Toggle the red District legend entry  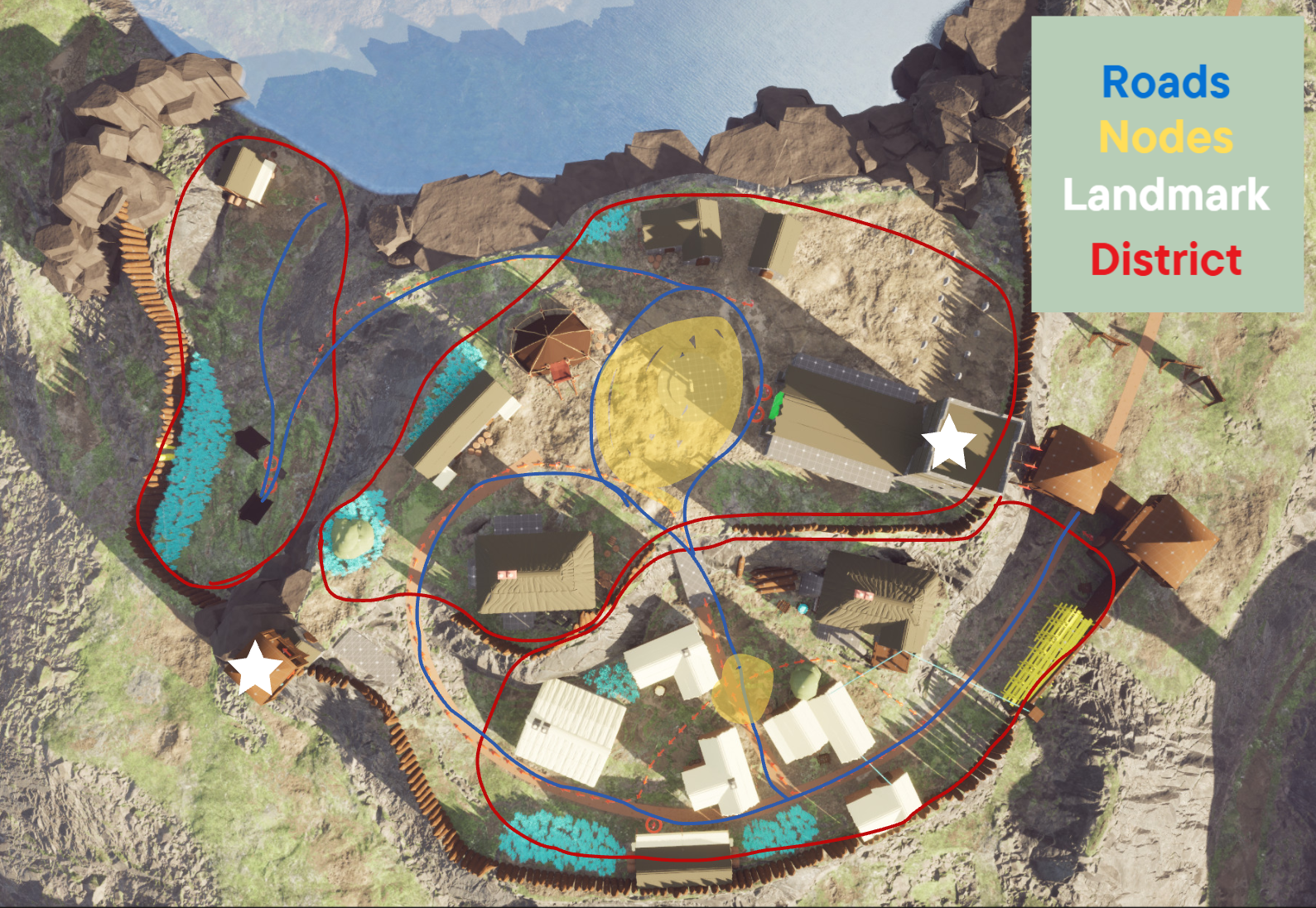[1165, 260]
